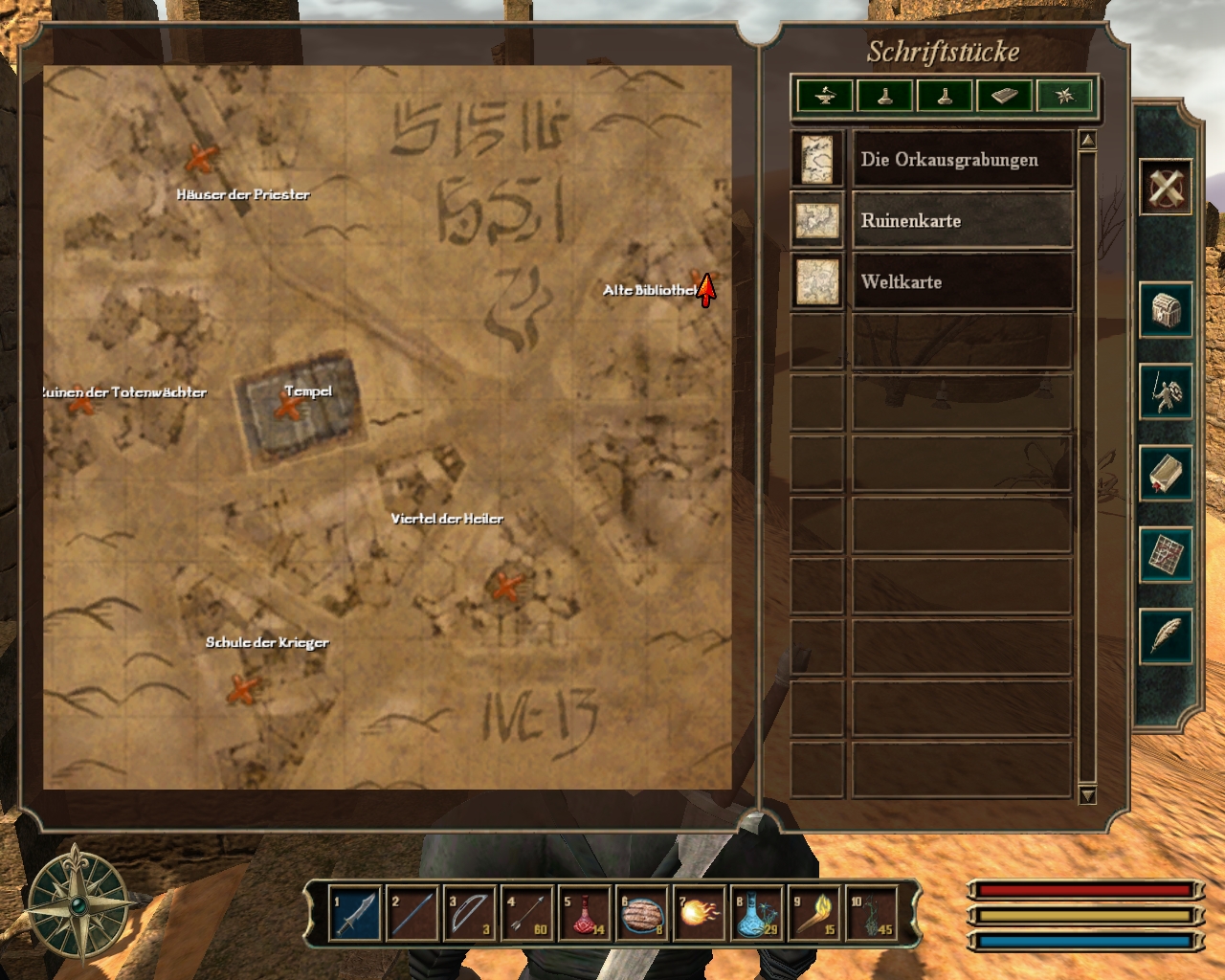Open the Weltkarte entry
This screenshot has width=1225, height=980.
click(961, 282)
